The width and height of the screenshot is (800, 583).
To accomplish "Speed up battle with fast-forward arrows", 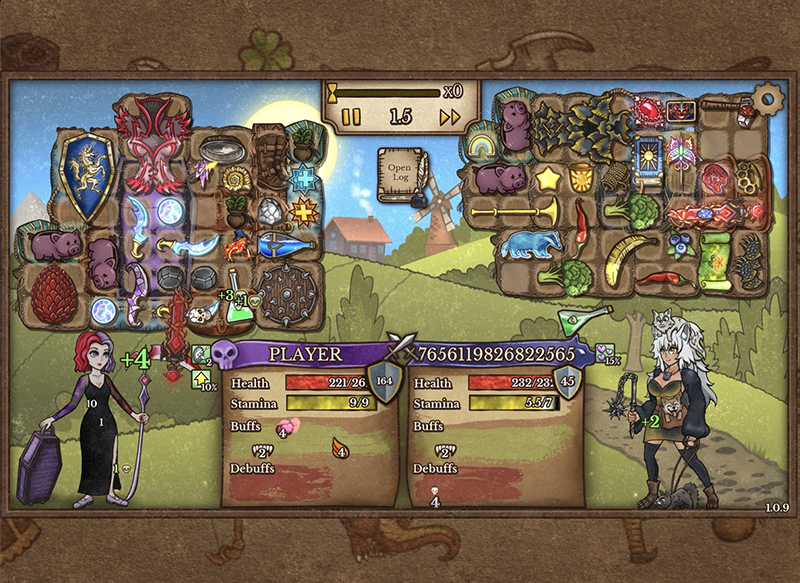I will [x=450, y=117].
